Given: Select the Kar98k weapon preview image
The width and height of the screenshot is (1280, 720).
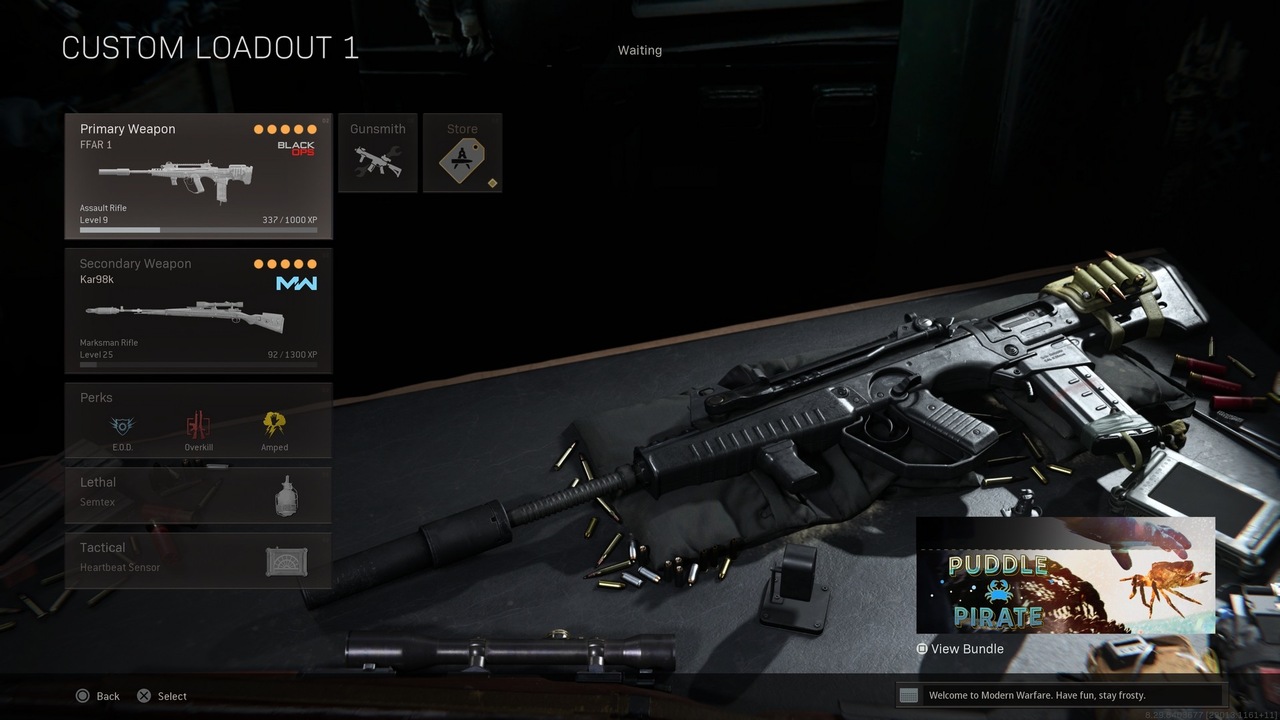Looking at the screenshot, I should point(185,315).
